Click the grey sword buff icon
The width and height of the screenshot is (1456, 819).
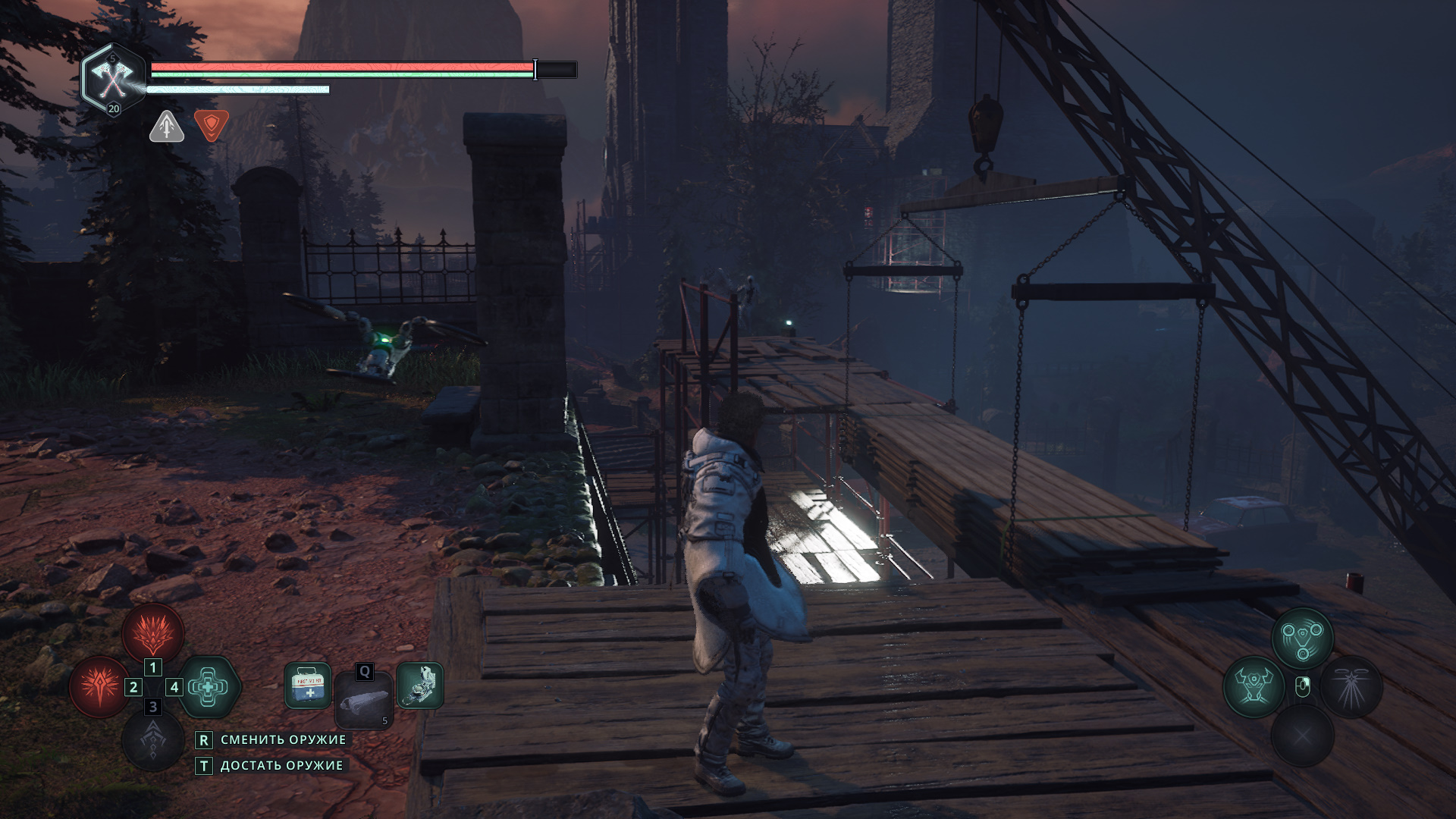(167, 127)
